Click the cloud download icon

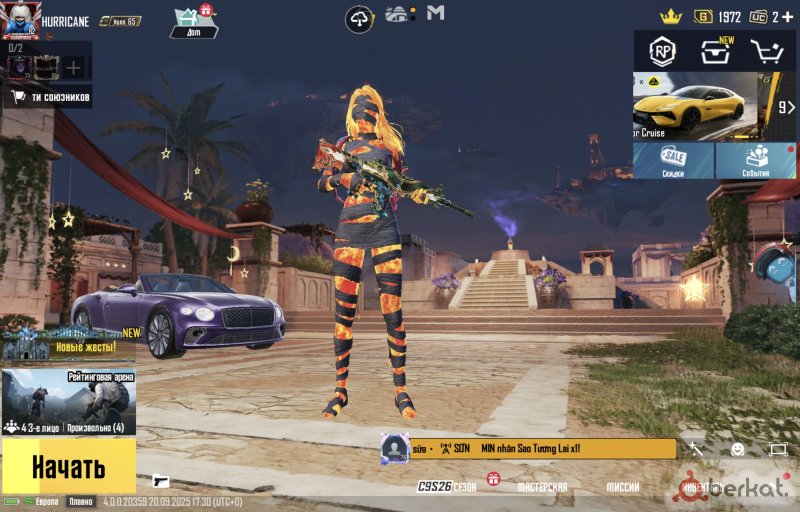coord(360,18)
